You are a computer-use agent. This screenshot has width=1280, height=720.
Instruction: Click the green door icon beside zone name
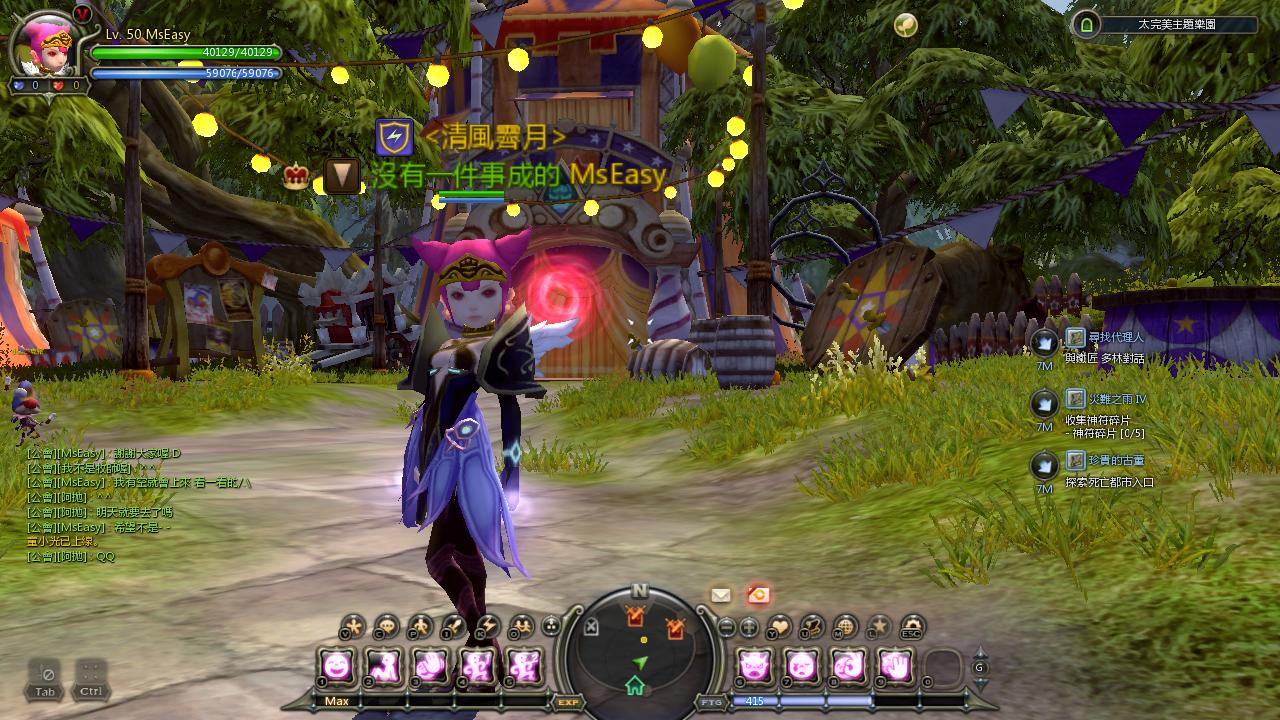coord(1086,25)
